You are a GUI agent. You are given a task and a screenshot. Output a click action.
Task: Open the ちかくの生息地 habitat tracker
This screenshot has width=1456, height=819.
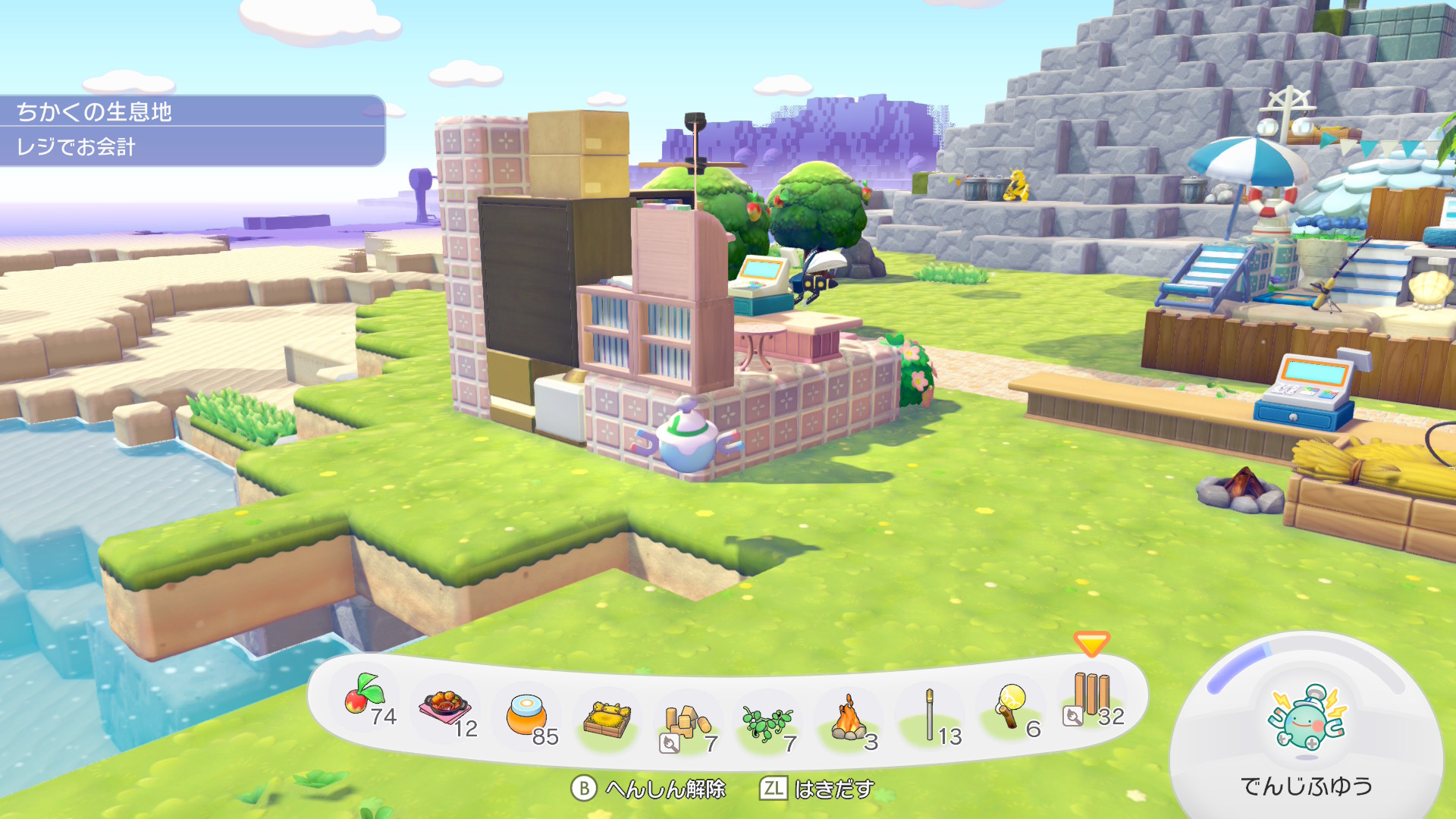pyautogui.click(x=191, y=111)
